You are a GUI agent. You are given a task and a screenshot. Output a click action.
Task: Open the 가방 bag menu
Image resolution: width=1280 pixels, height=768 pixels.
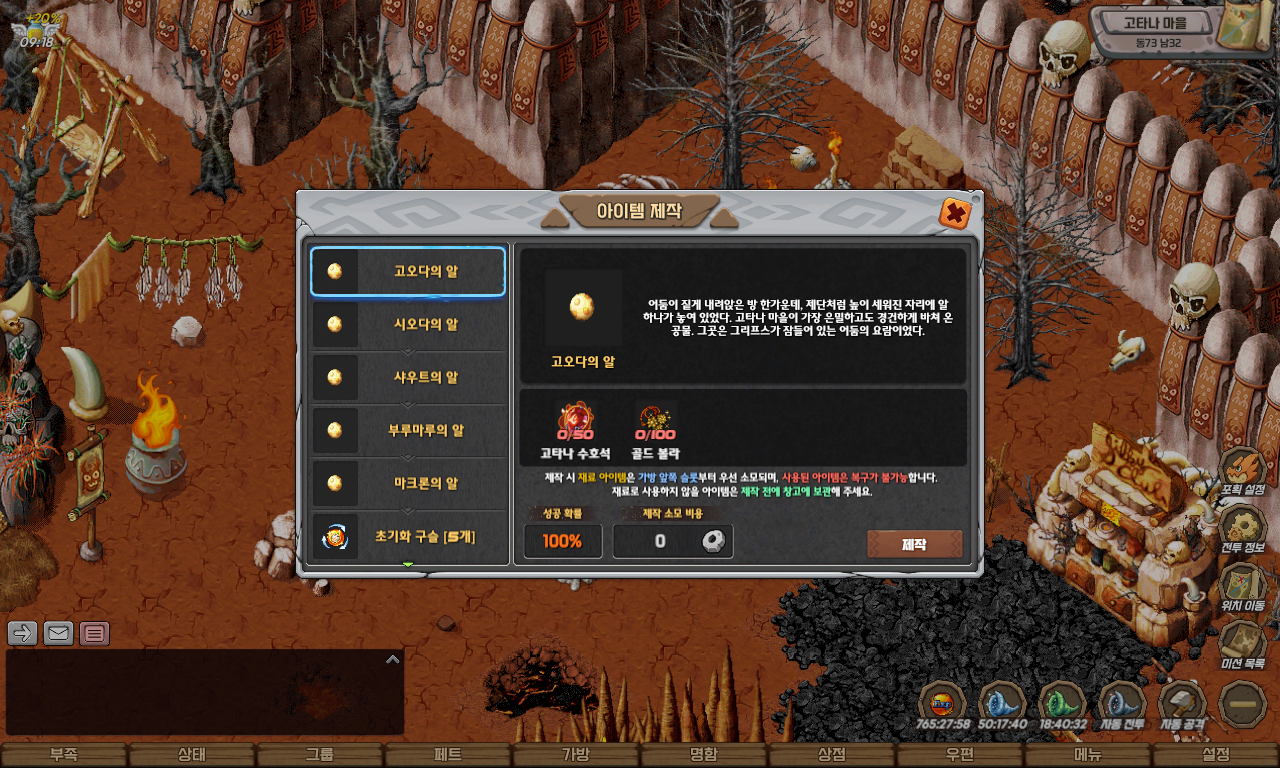[576, 755]
